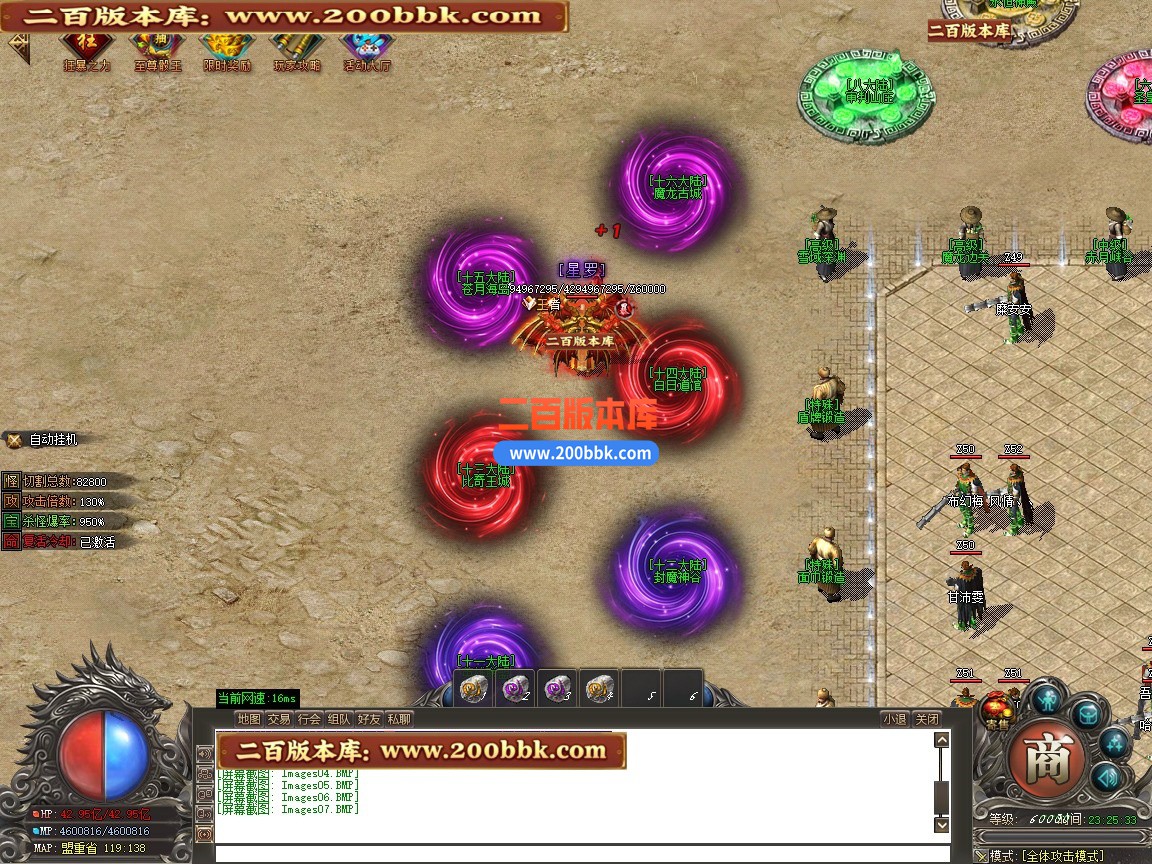Click the 地图 map button
This screenshot has height=864, width=1152.
[x=249, y=719]
